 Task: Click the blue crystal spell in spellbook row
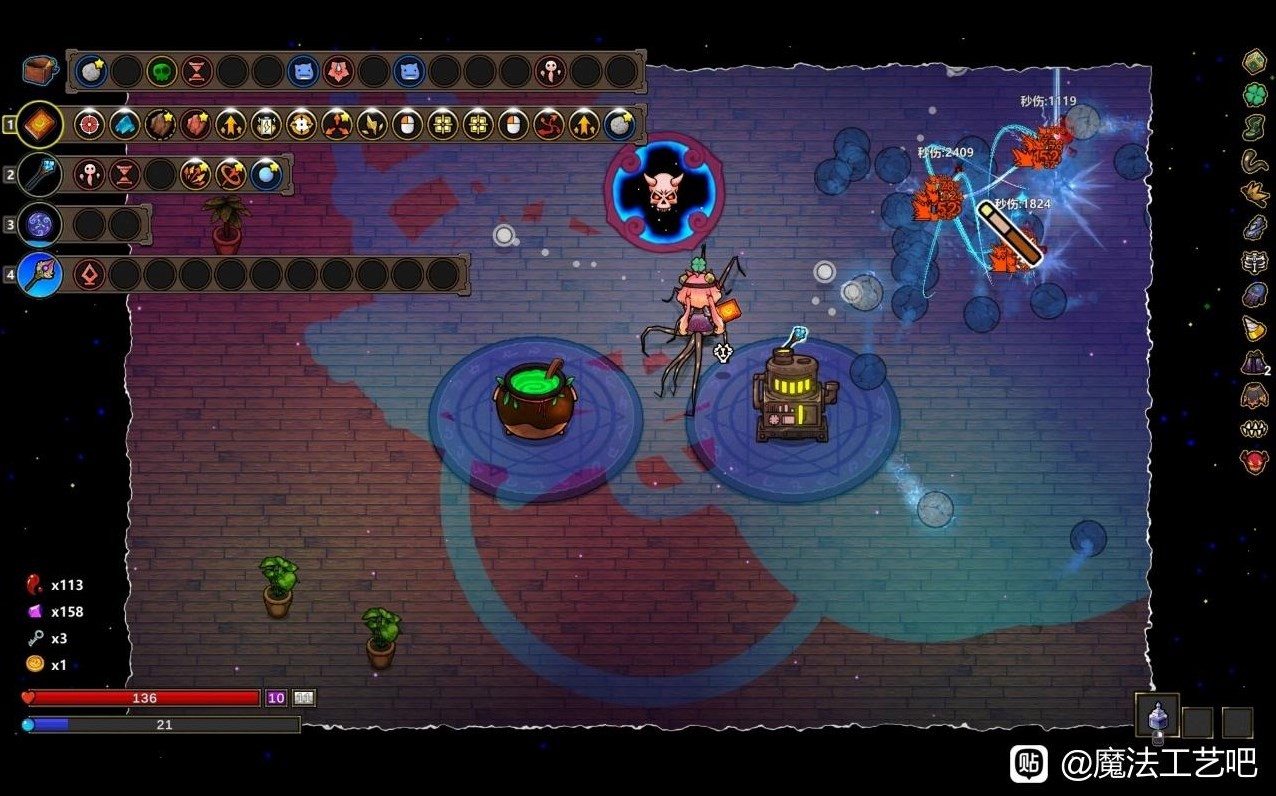coord(125,125)
